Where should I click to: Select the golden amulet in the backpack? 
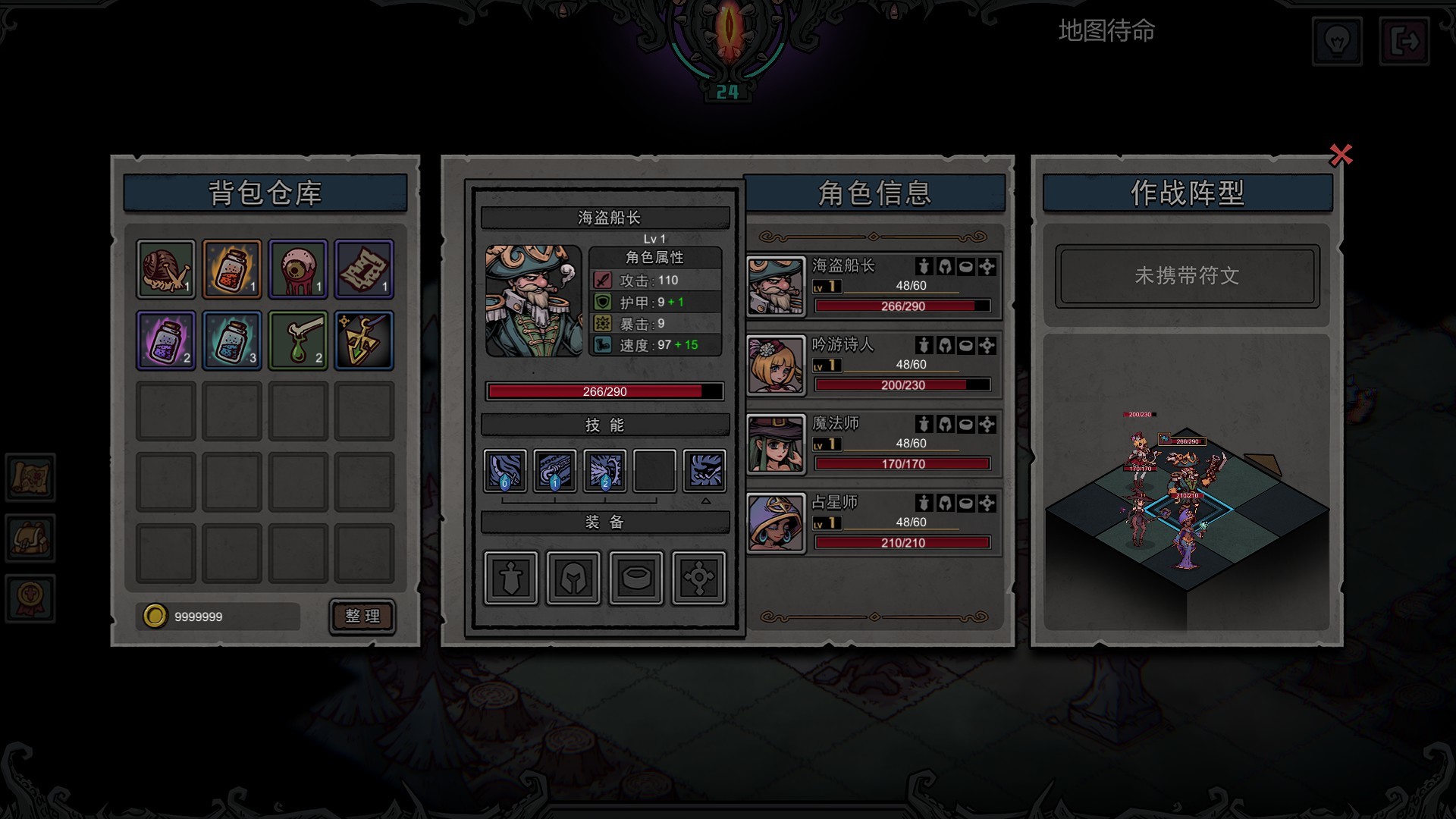(364, 340)
